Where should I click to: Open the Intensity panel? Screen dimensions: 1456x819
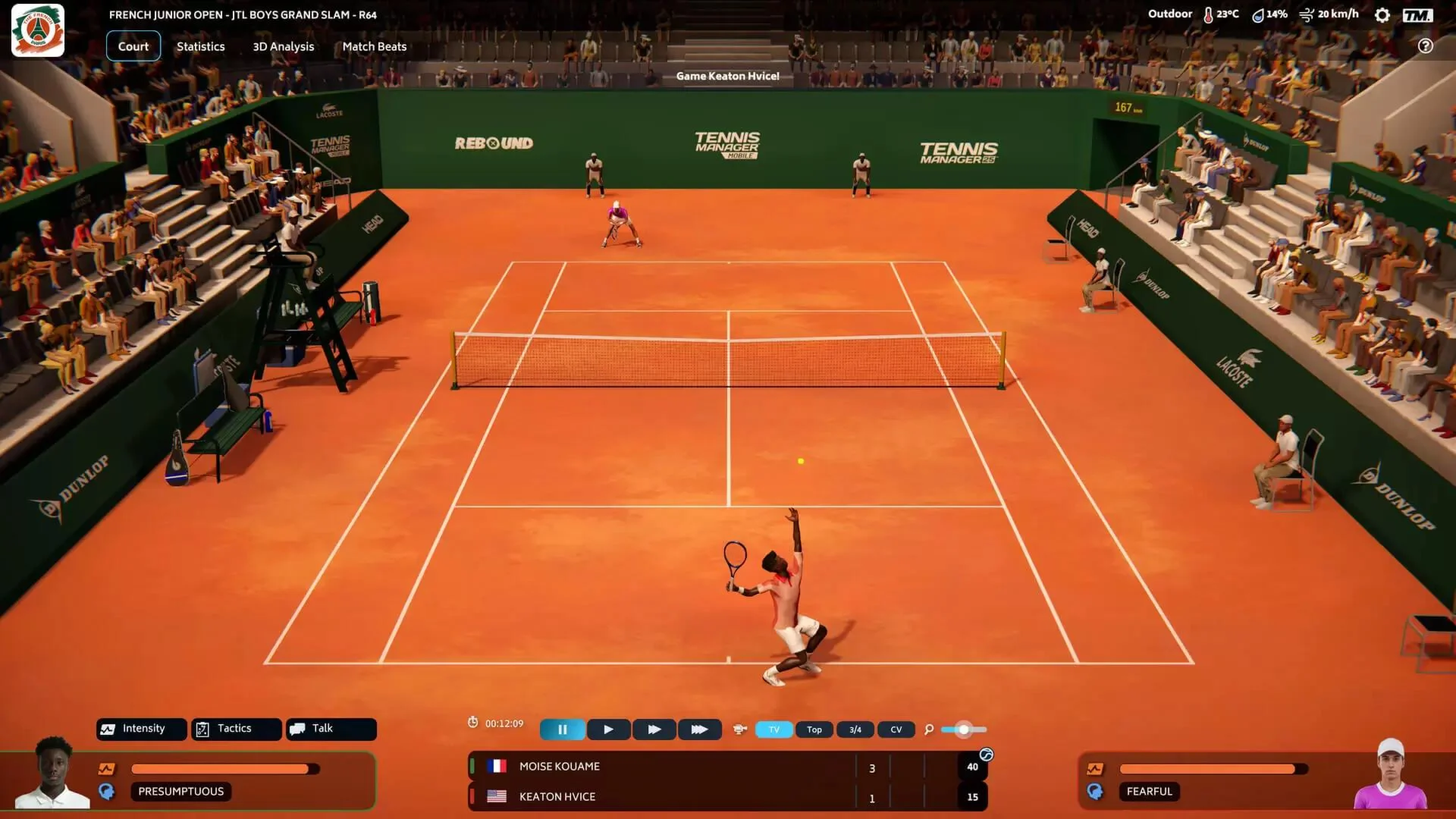click(142, 729)
